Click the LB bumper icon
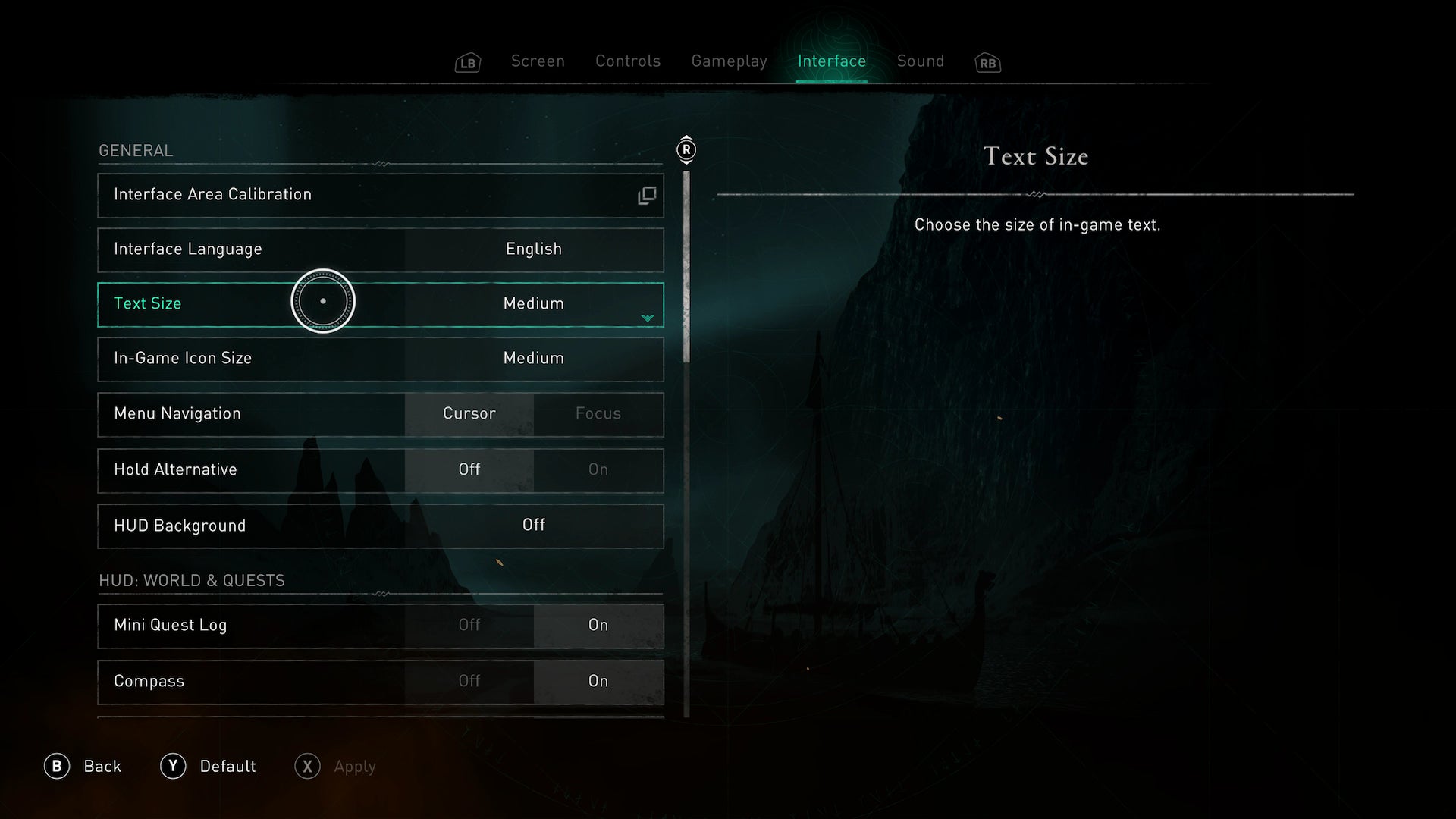This screenshot has height=819, width=1456. [x=467, y=62]
